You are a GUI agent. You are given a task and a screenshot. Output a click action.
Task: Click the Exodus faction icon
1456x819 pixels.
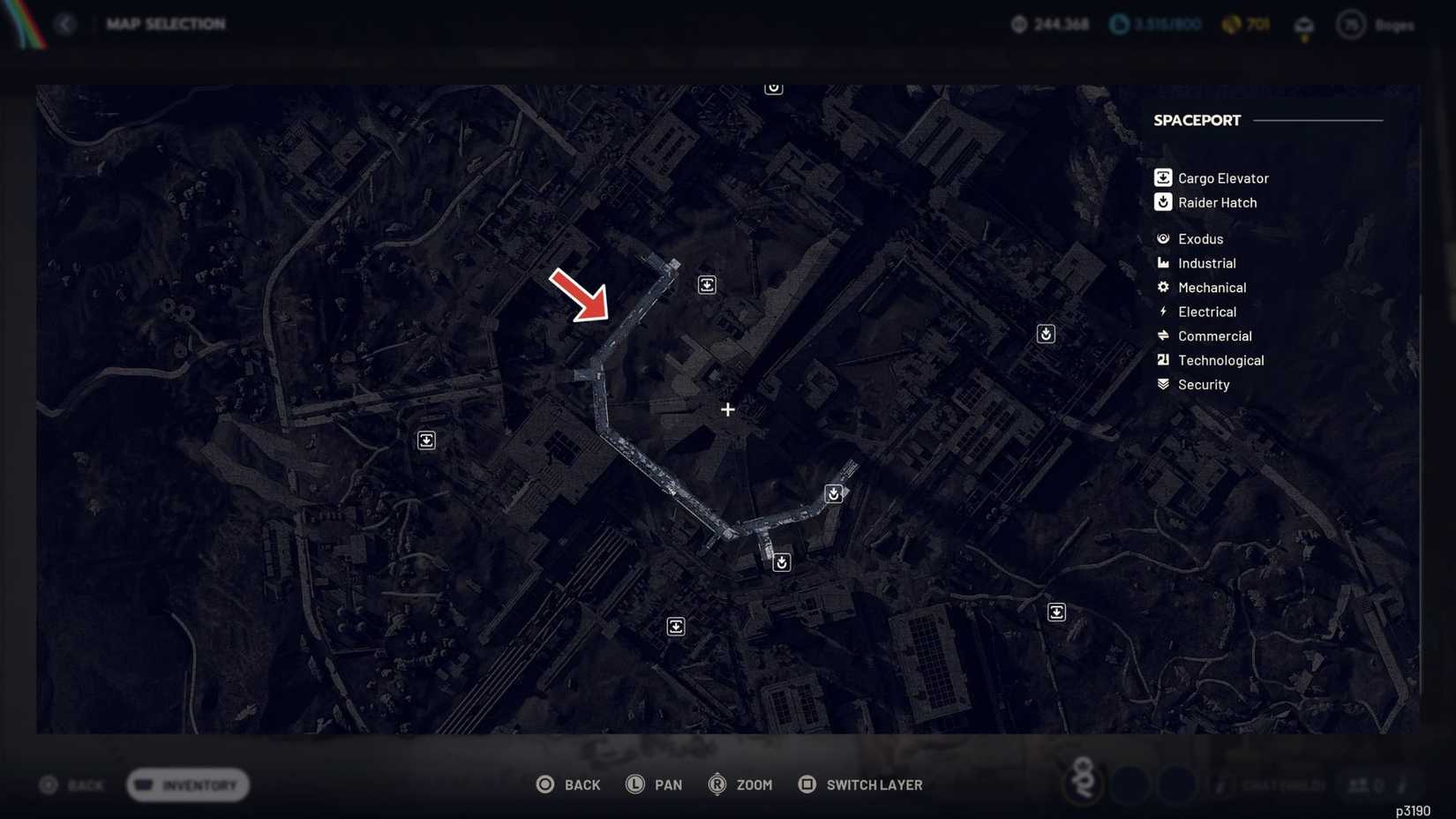(x=1162, y=238)
